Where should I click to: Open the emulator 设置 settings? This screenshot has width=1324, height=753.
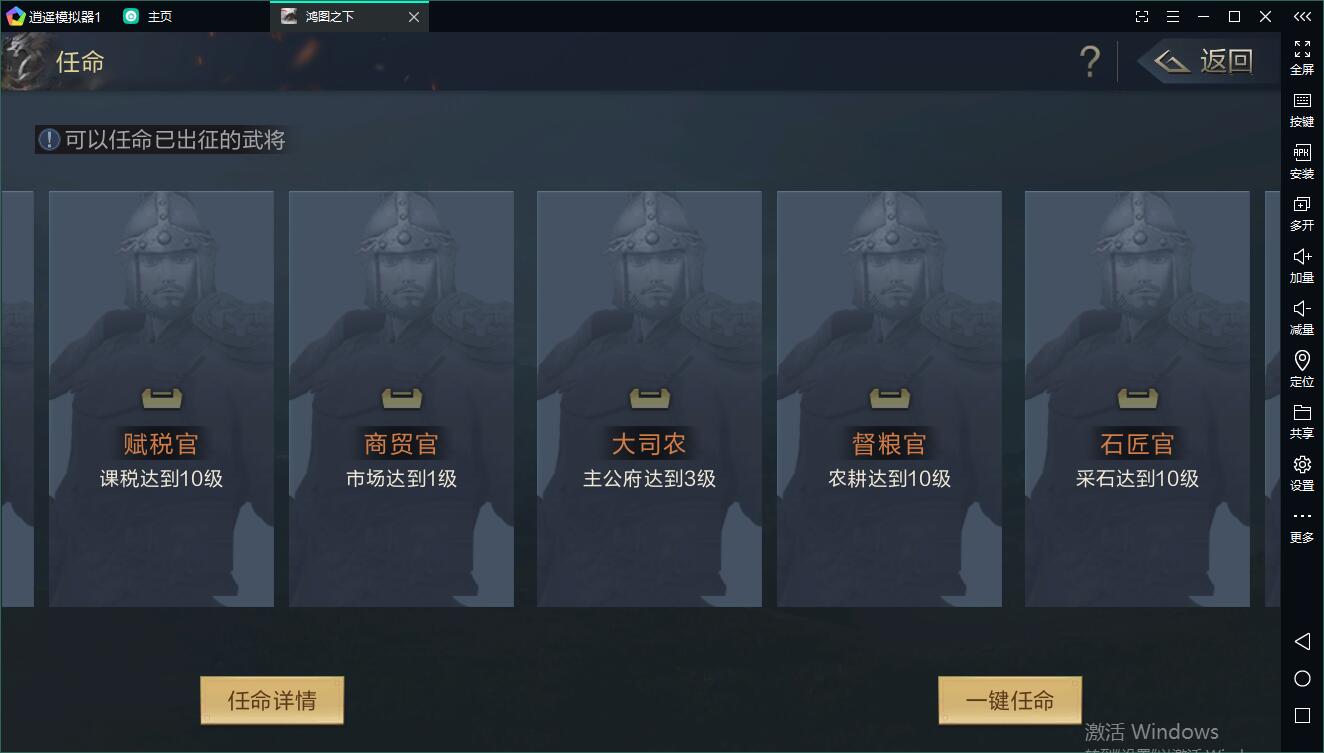(x=1302, y=473)
